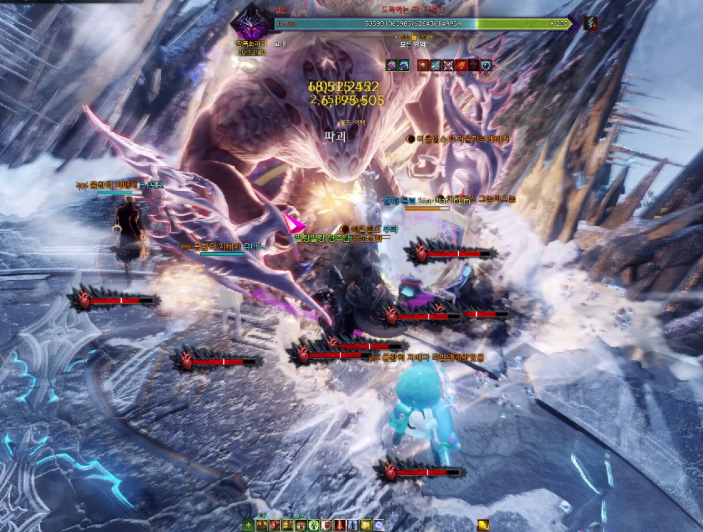The image size is (703, 532).
Task: Select the red icon right of boss health bar
Action: click(x=591, y=23)
